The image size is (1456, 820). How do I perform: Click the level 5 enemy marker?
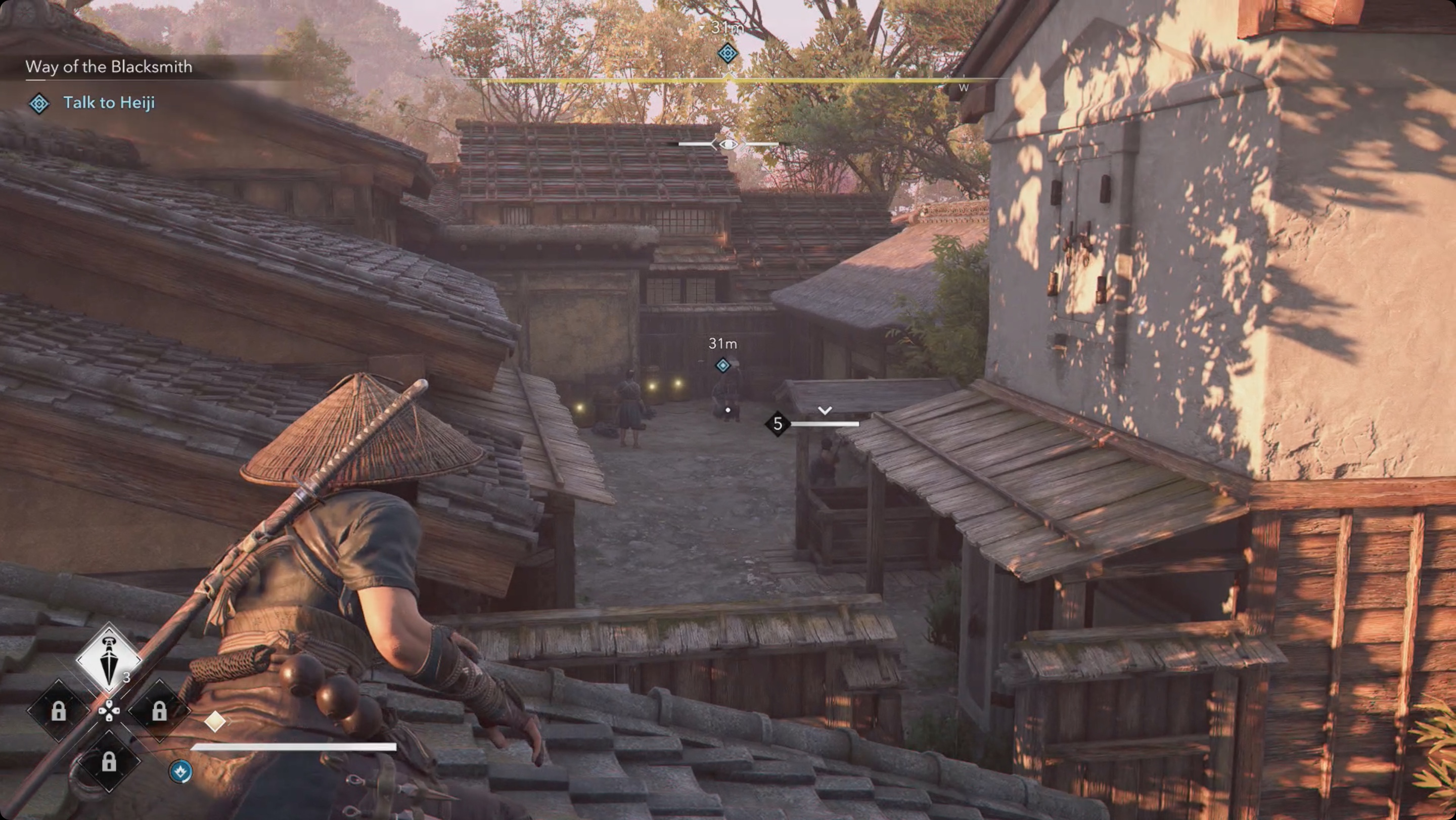coord(778,423)
